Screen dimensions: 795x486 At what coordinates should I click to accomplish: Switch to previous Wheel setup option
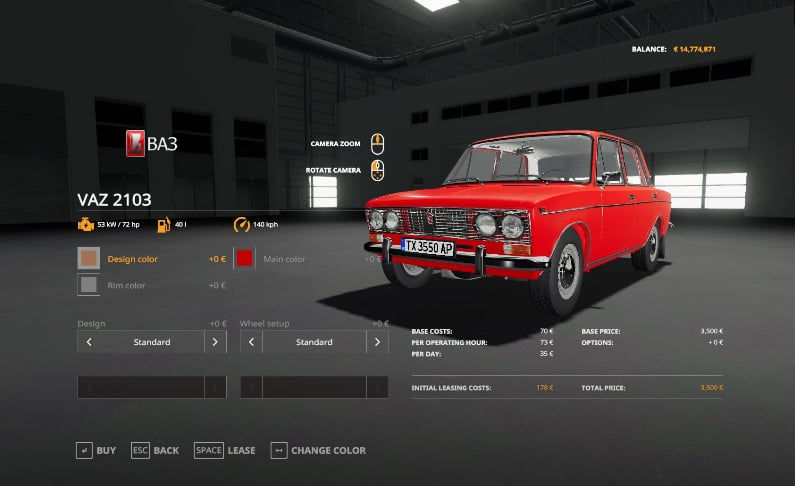pos(251,342)
